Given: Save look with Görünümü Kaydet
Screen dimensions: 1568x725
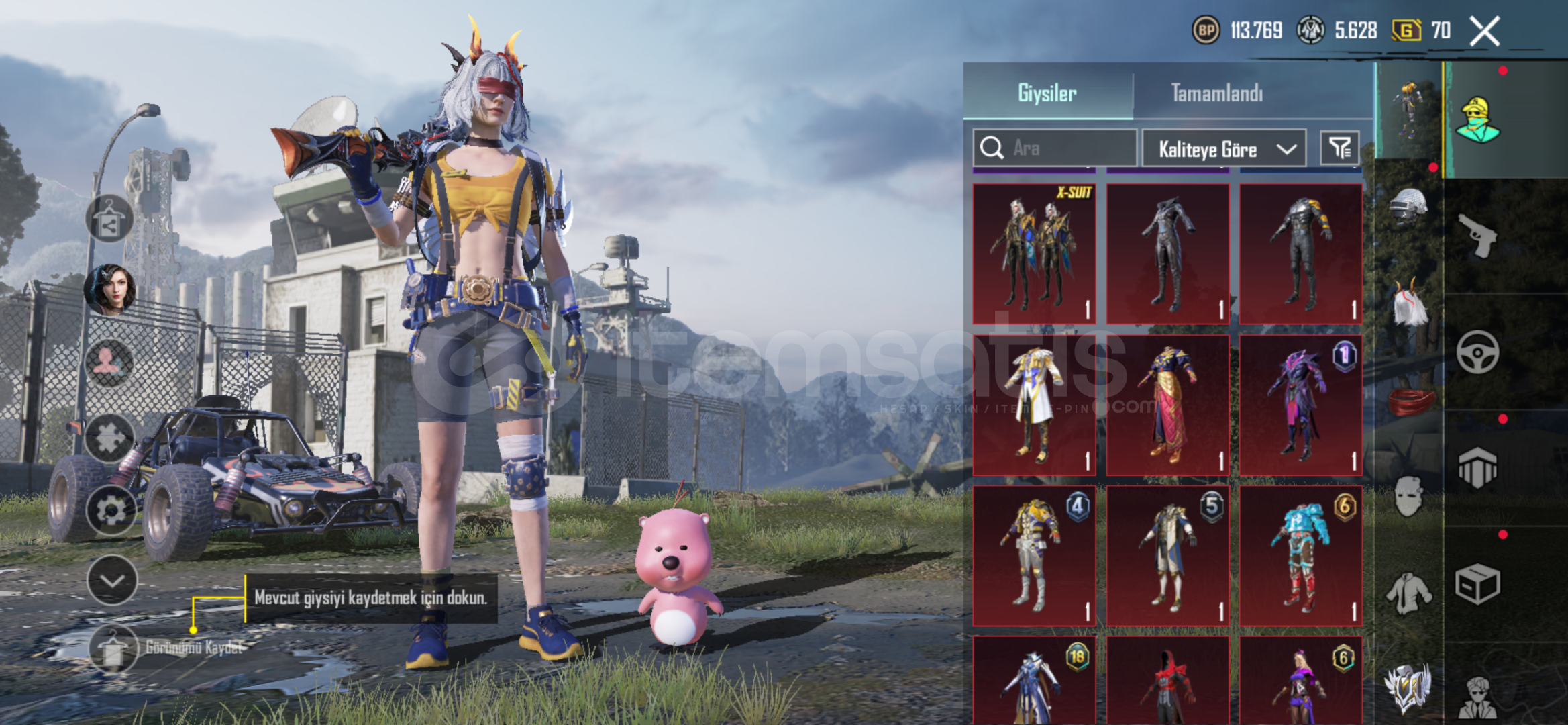Looking at the screenshot, I should (114, 648).
